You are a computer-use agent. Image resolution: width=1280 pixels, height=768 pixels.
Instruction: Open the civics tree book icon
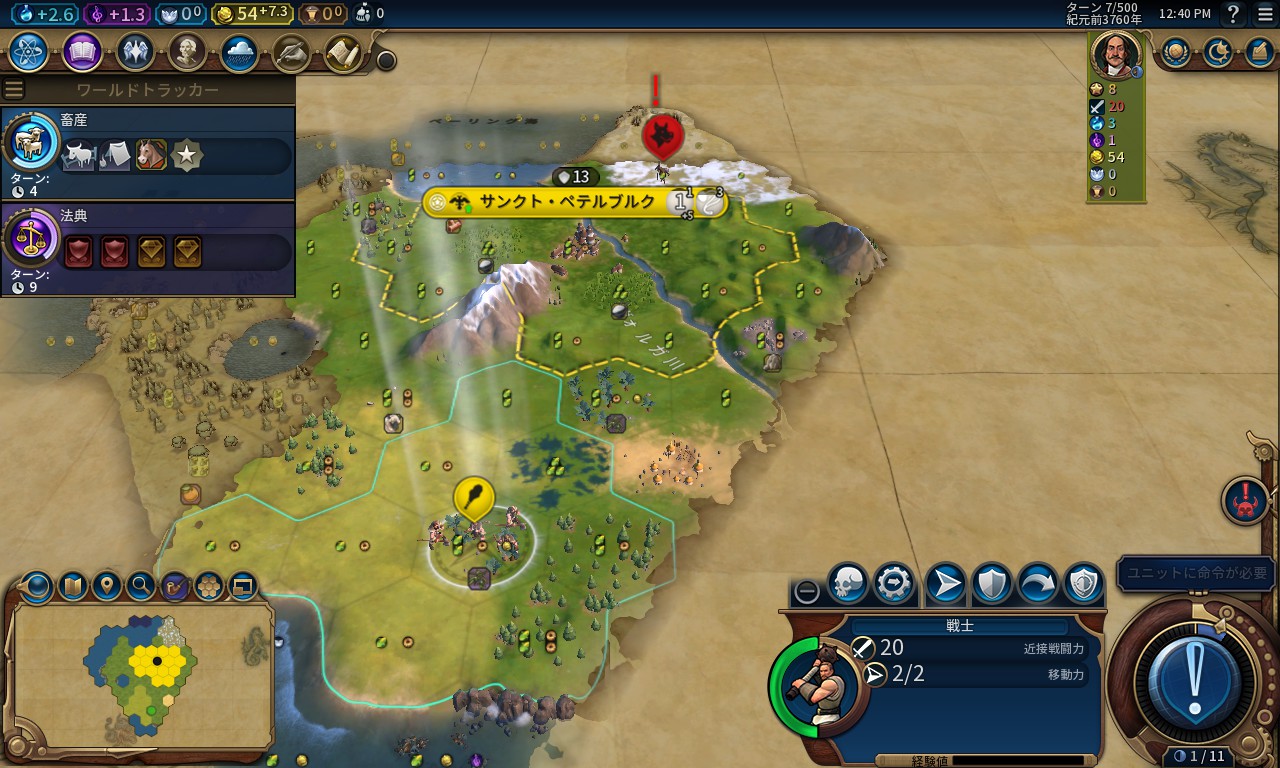[x=82, y=52]
